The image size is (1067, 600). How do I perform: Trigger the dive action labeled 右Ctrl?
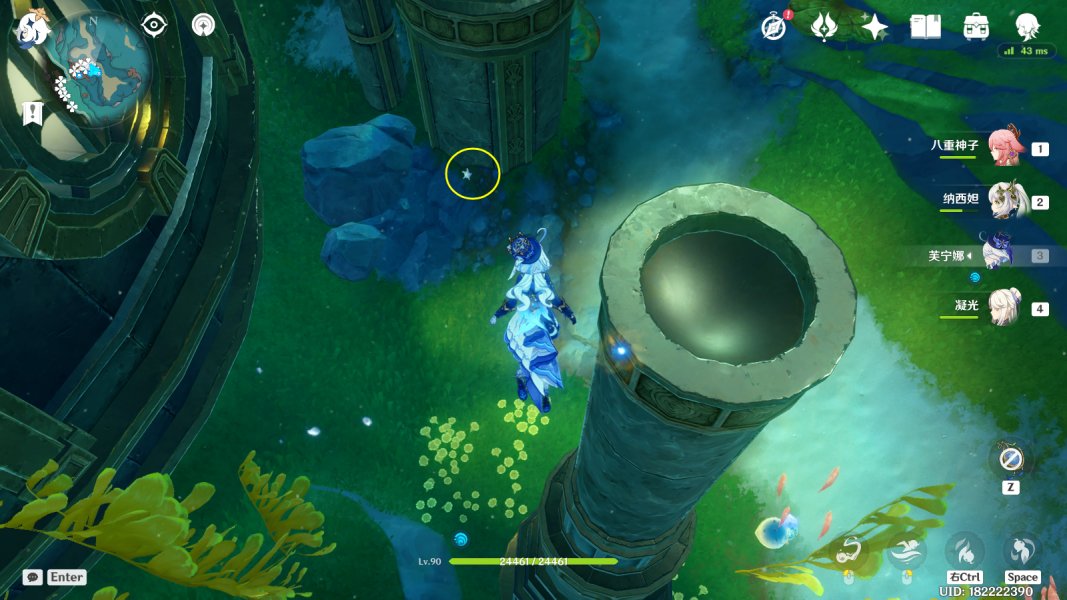[964, 551]
